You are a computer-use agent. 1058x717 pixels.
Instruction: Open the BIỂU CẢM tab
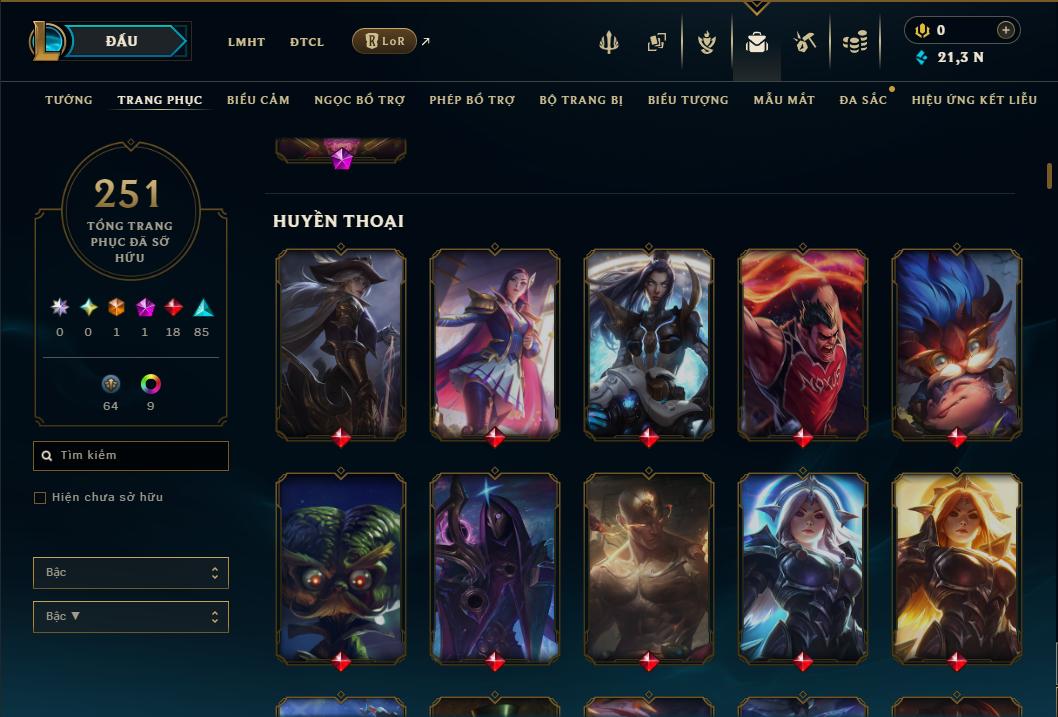click(258, 100)
